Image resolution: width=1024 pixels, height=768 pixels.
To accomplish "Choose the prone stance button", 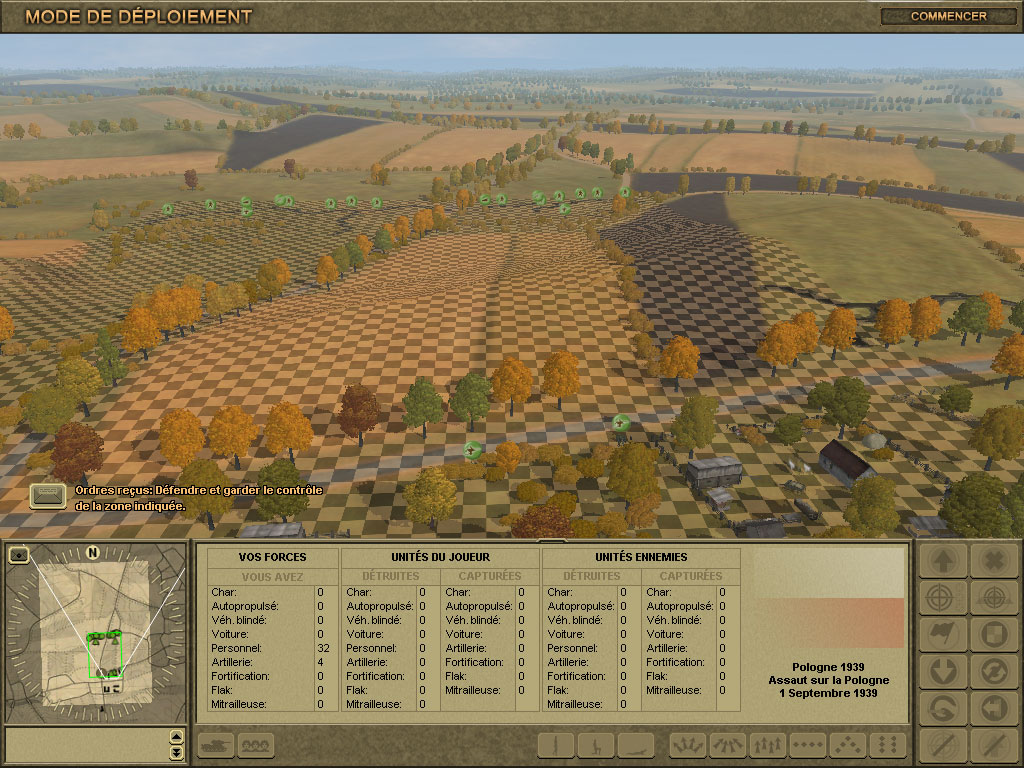I will click(x=636, y=745).
